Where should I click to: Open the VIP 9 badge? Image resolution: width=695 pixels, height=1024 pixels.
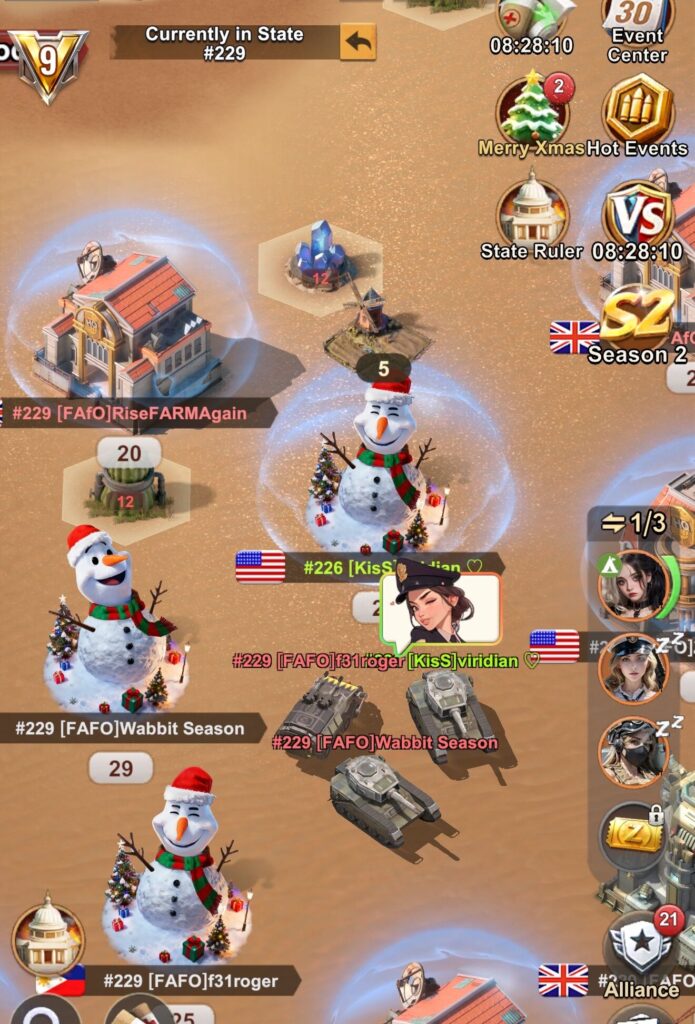[x=47, y=63]
